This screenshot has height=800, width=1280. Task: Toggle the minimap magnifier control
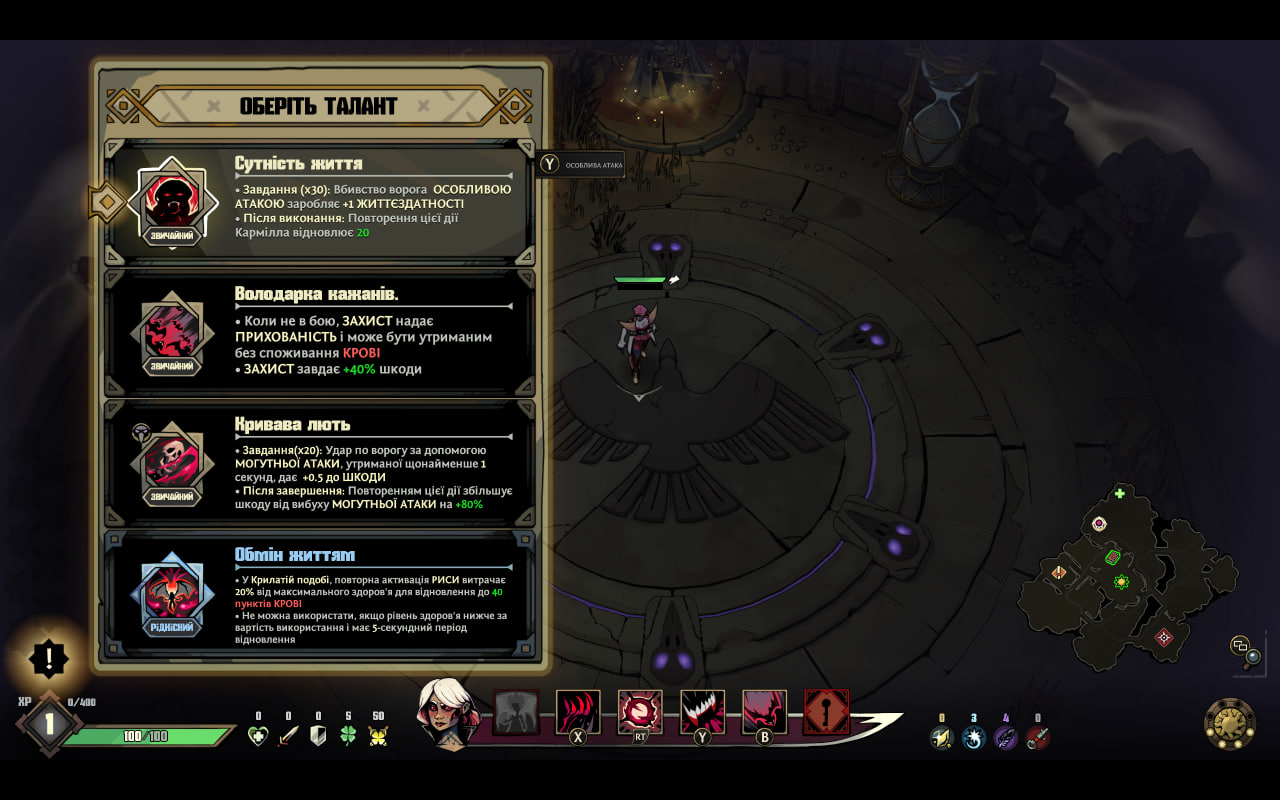click(x=1246, y=651)
